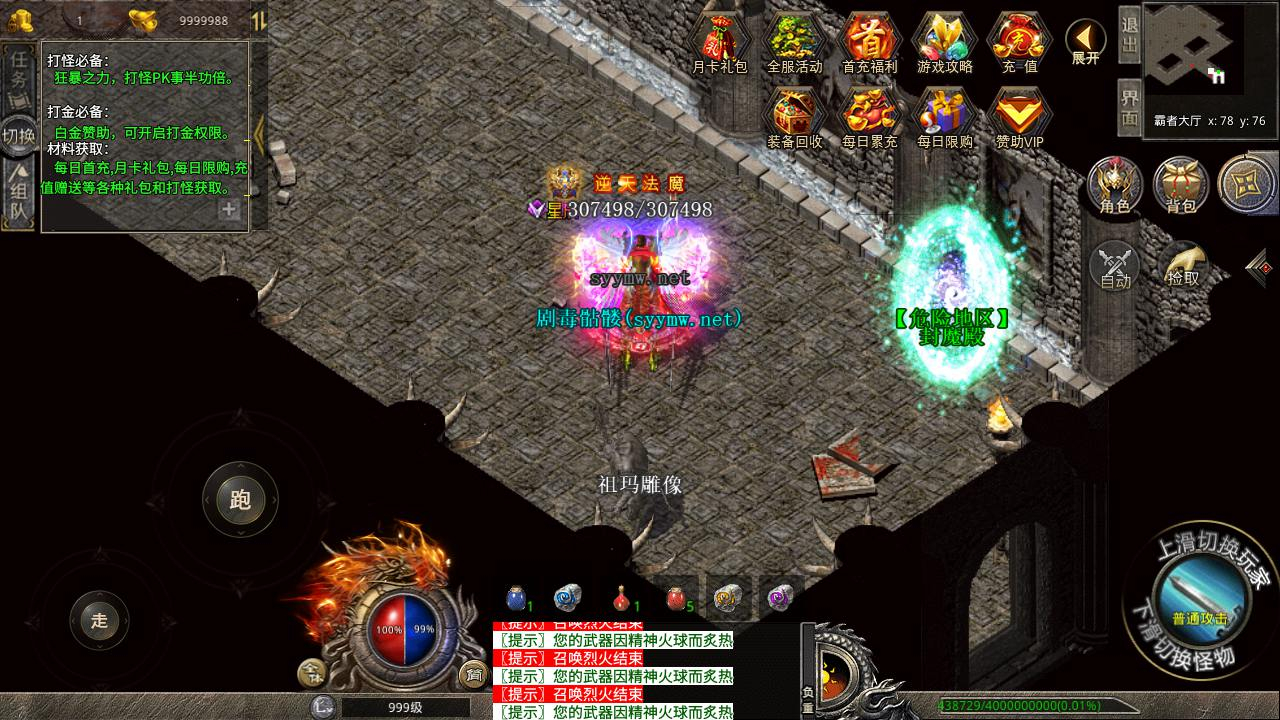The height and width of the screenshot is (720, 1280).
Task: Open the 角色 character sheet
Action: [1115, 185]
